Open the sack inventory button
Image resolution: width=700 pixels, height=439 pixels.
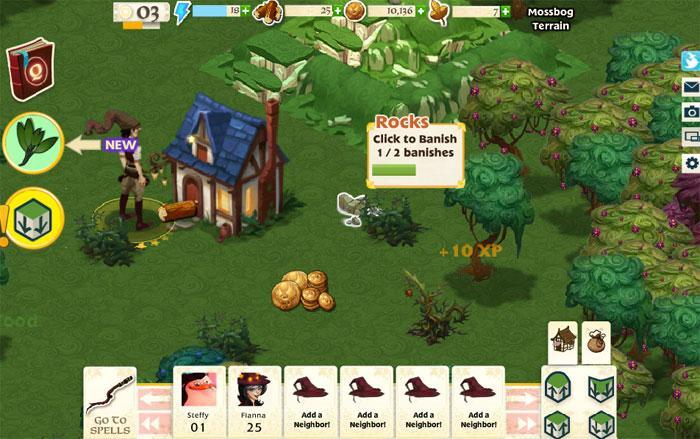[x=596, y=341]
